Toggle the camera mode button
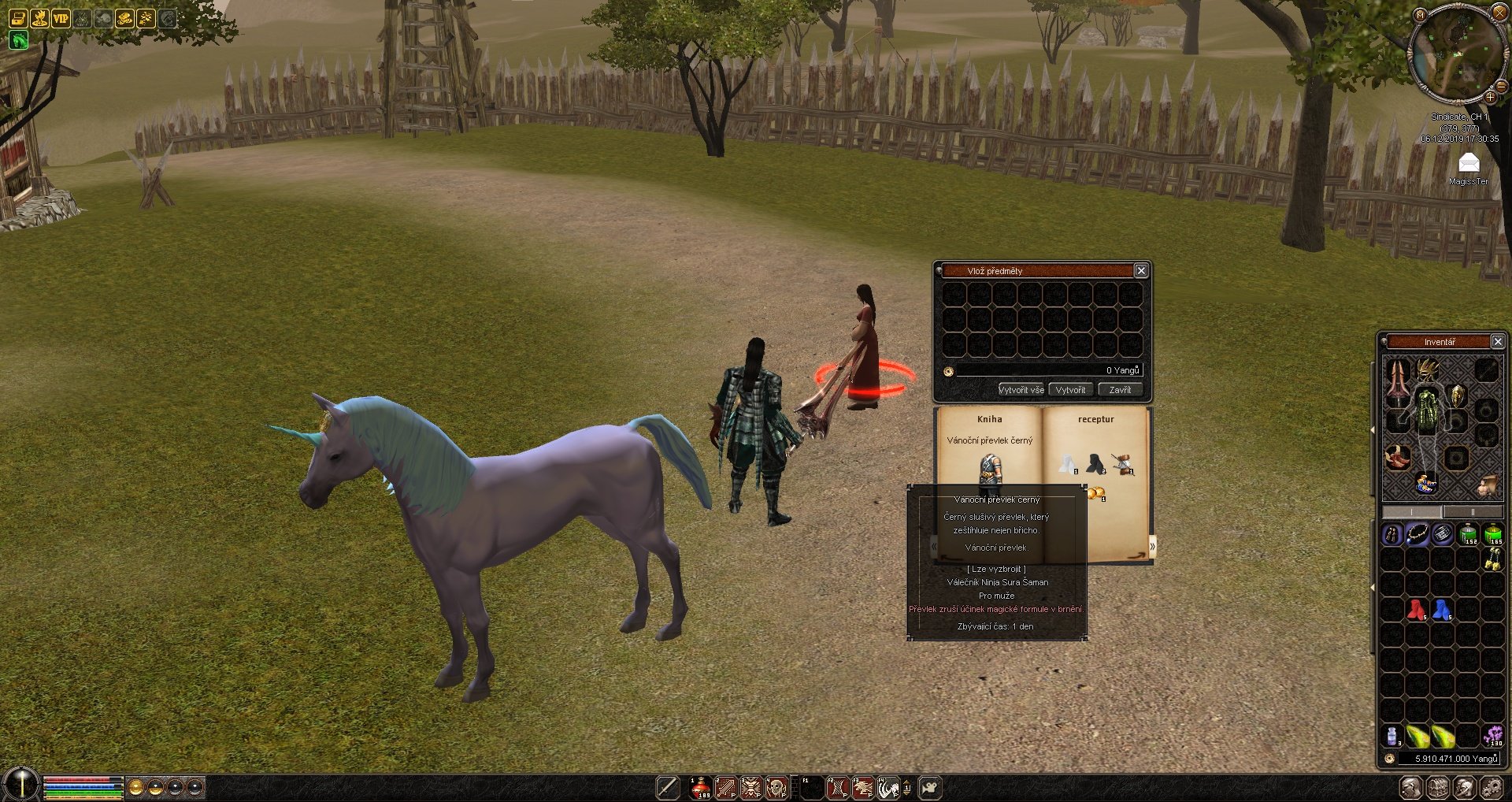Screen dimensions: 1512x802 click(x=930, y=787)
